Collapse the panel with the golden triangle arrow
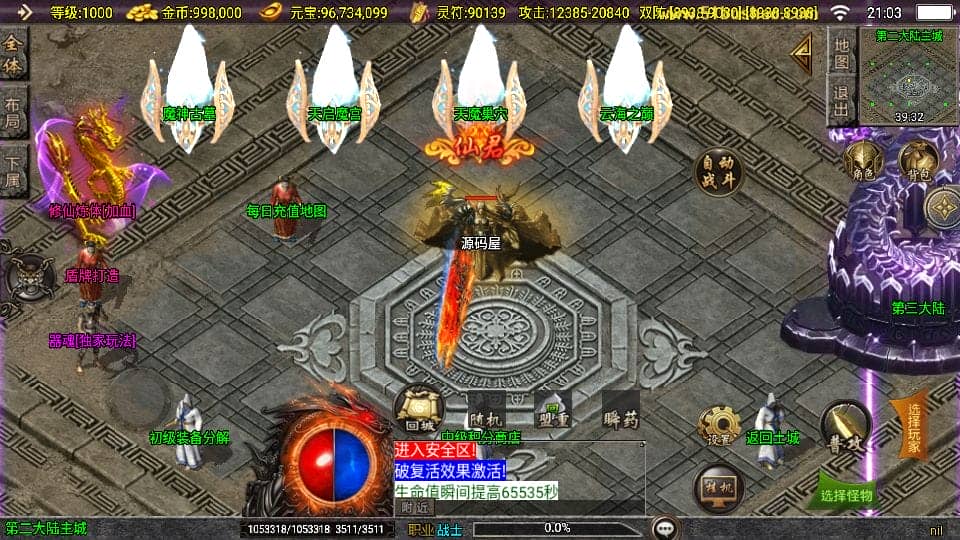The image size is (960, 540). tap(801, 54)
